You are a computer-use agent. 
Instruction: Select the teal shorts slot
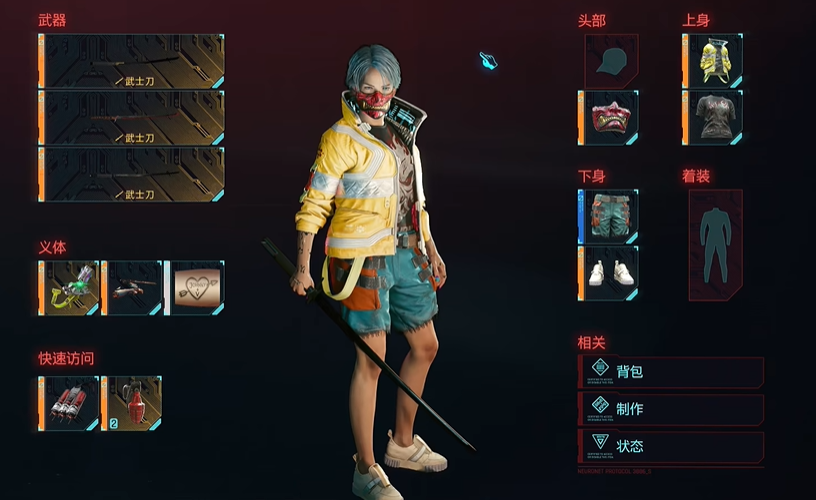(x=610, y=216)
